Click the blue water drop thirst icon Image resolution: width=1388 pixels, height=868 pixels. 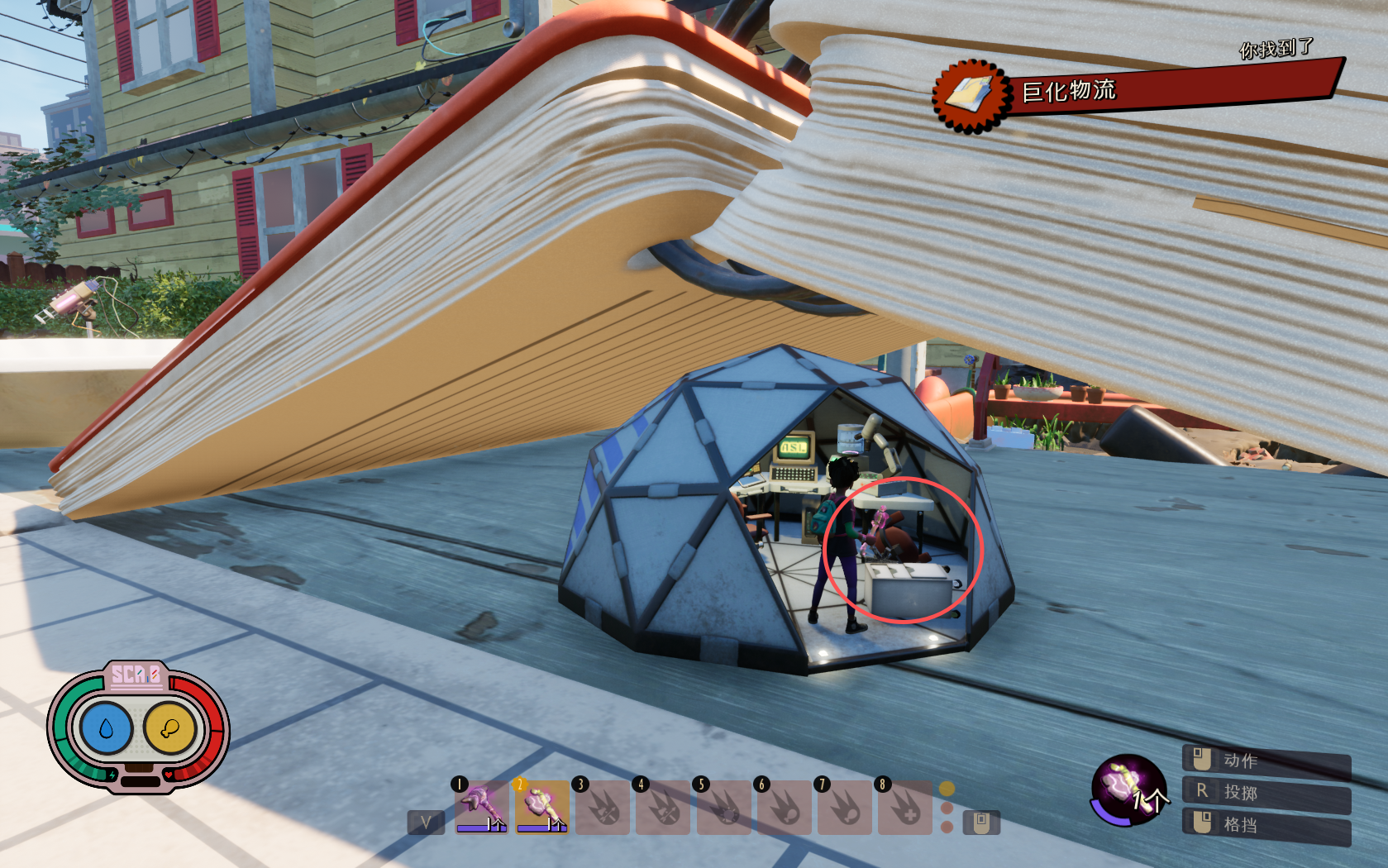click(106, 728)
